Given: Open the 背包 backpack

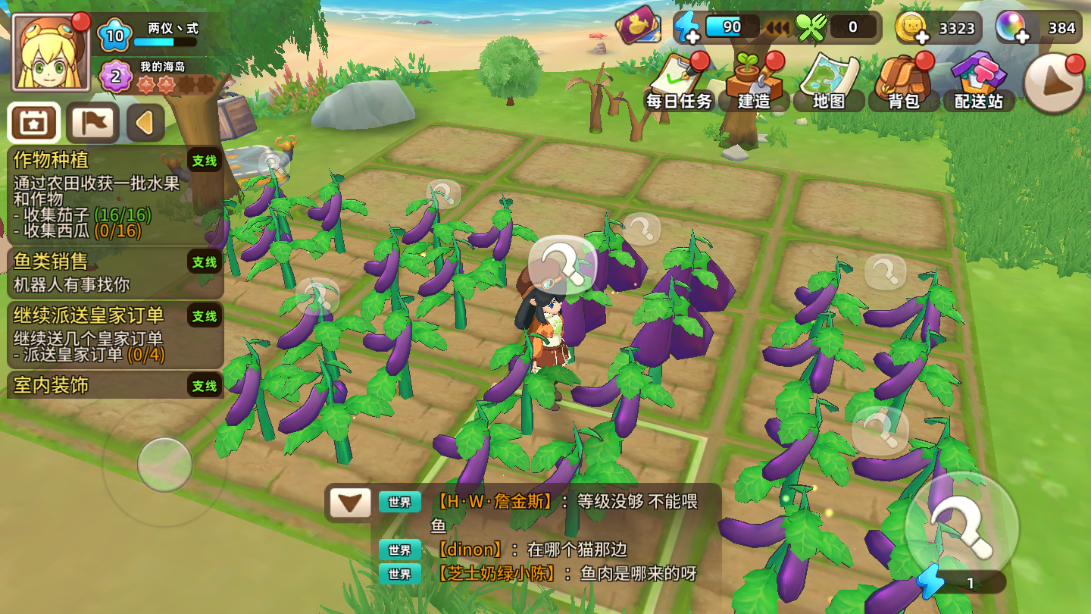Looking at the screenshot, I should 903,83.
